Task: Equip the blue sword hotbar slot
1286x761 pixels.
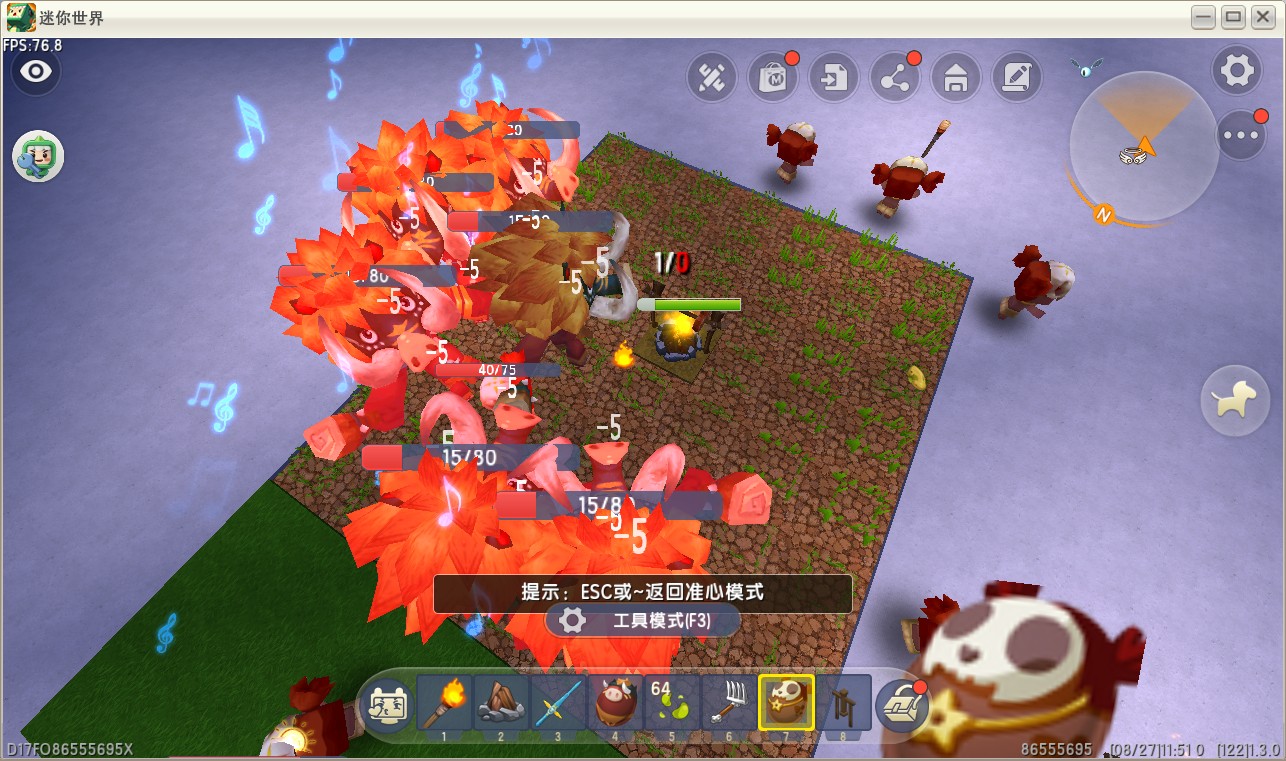Action: pyautogui.click(x=558, y=703)
